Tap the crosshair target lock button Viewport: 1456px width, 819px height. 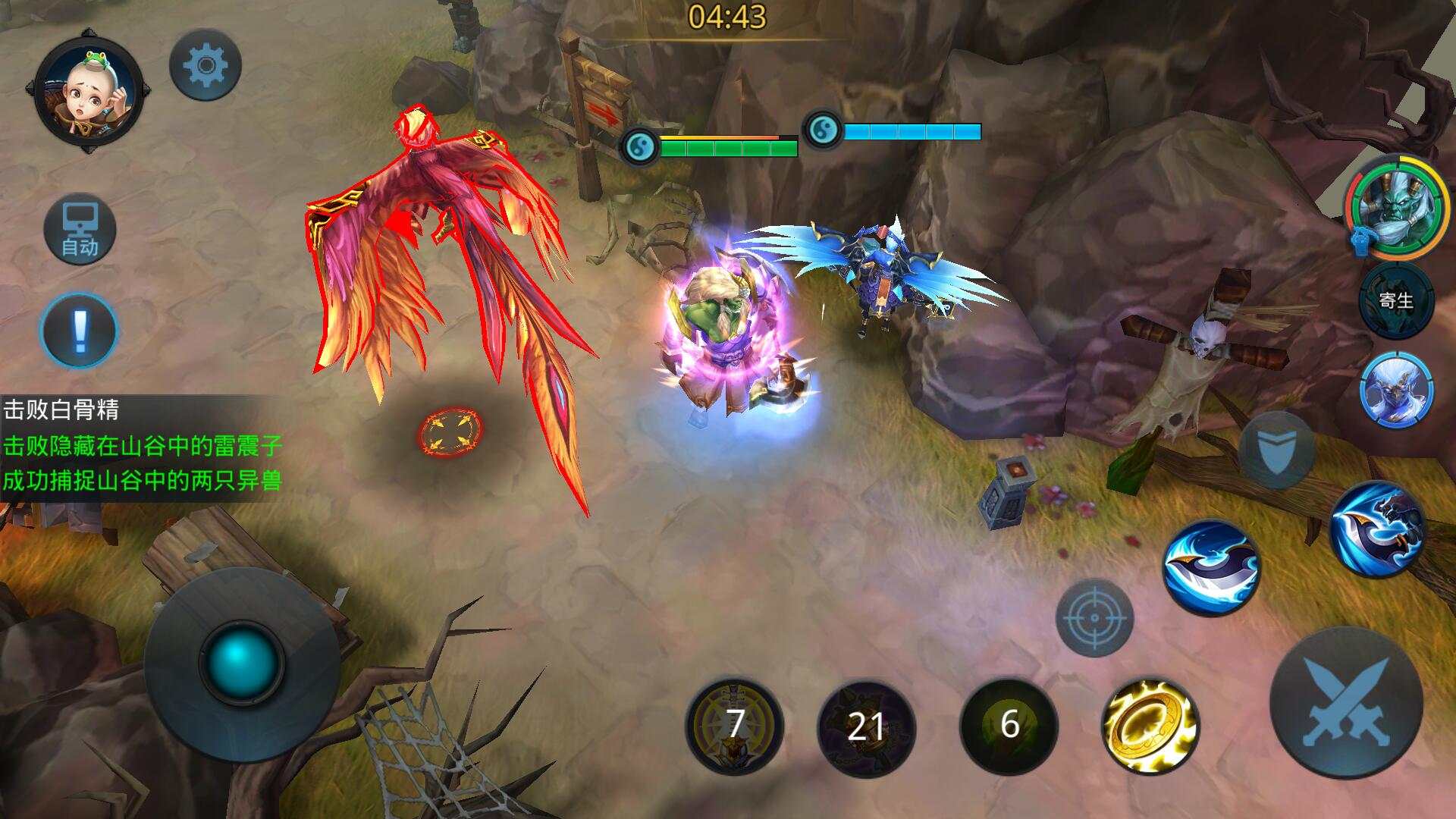(x=1094, y=617)
